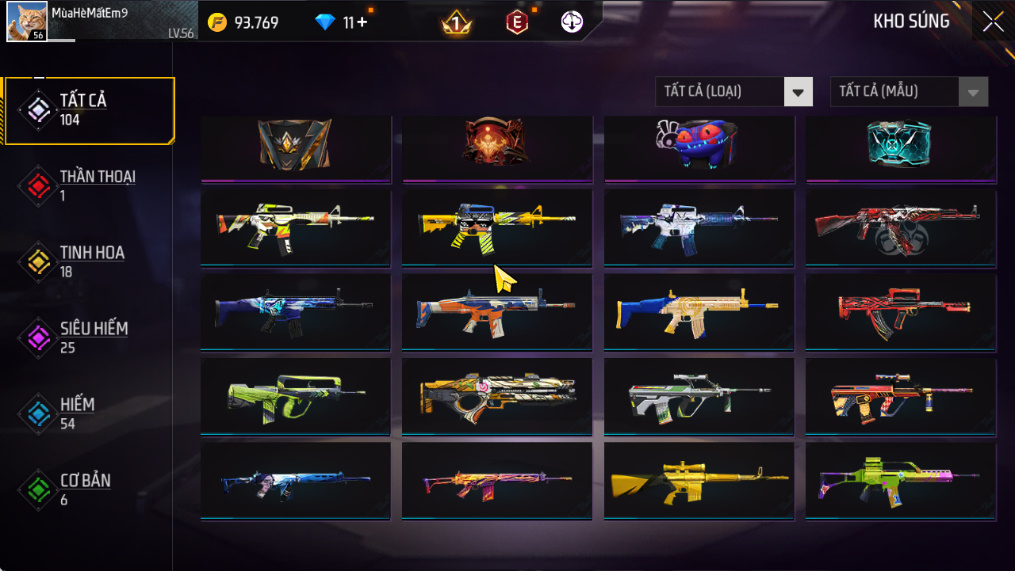Pick the yellow striped M4A1 skin
The width and height of the screenshot is (1015, 571).
coord(497,227)
